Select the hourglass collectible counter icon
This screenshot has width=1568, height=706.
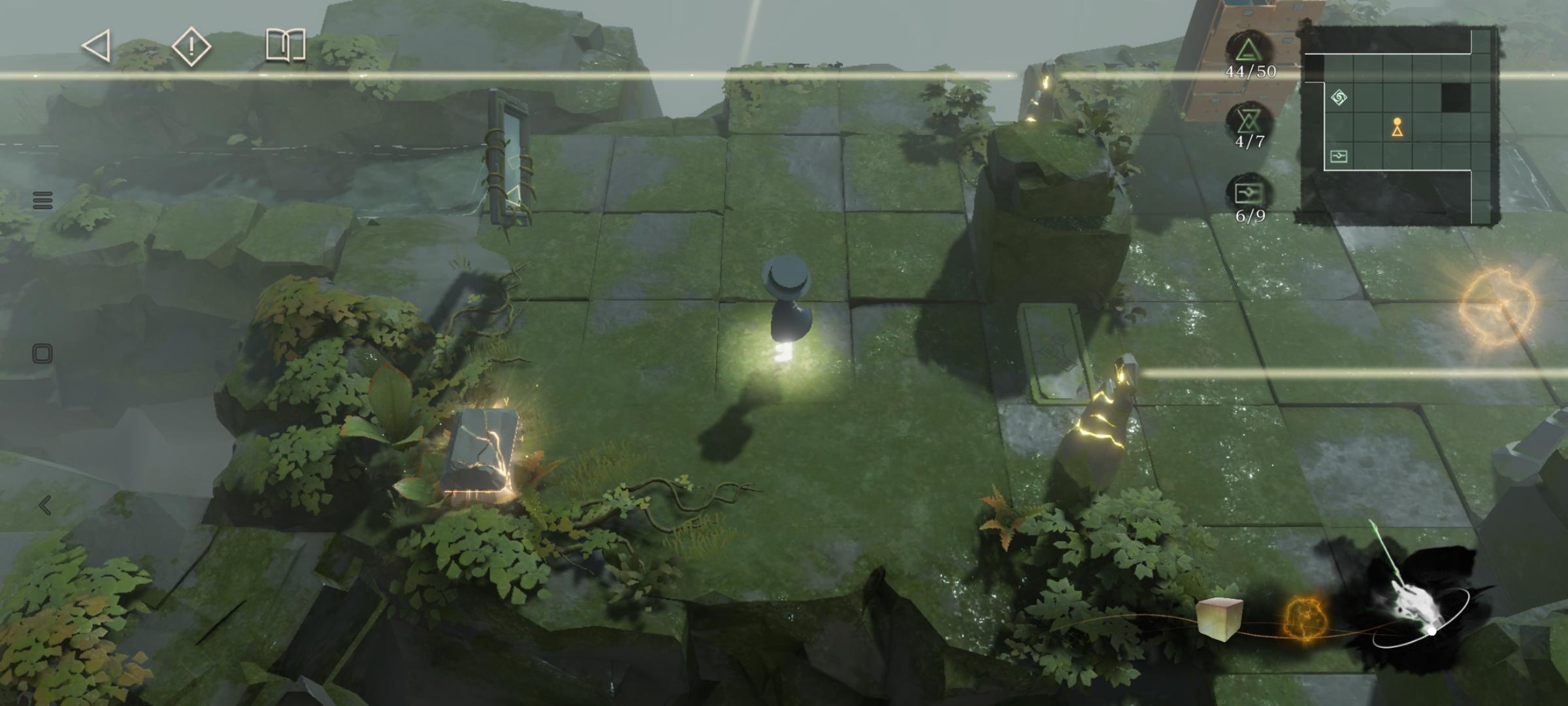click(x=1249, y=122)
